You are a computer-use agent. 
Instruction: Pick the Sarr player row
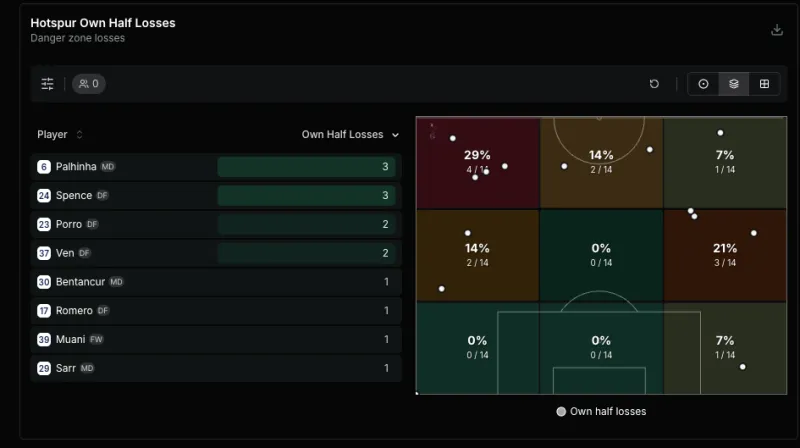[x=215, y=368]
